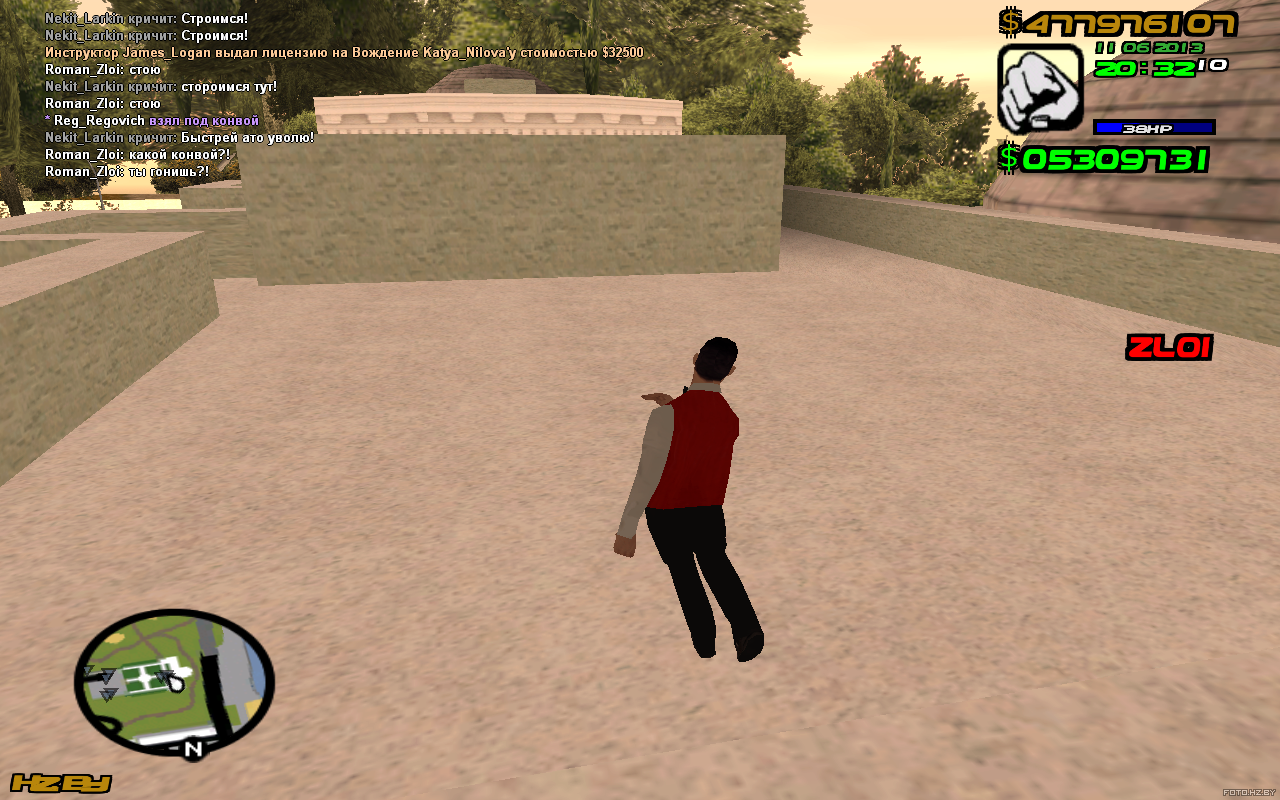Select the Reg_Regovich purple chat line

coord(152,120)
